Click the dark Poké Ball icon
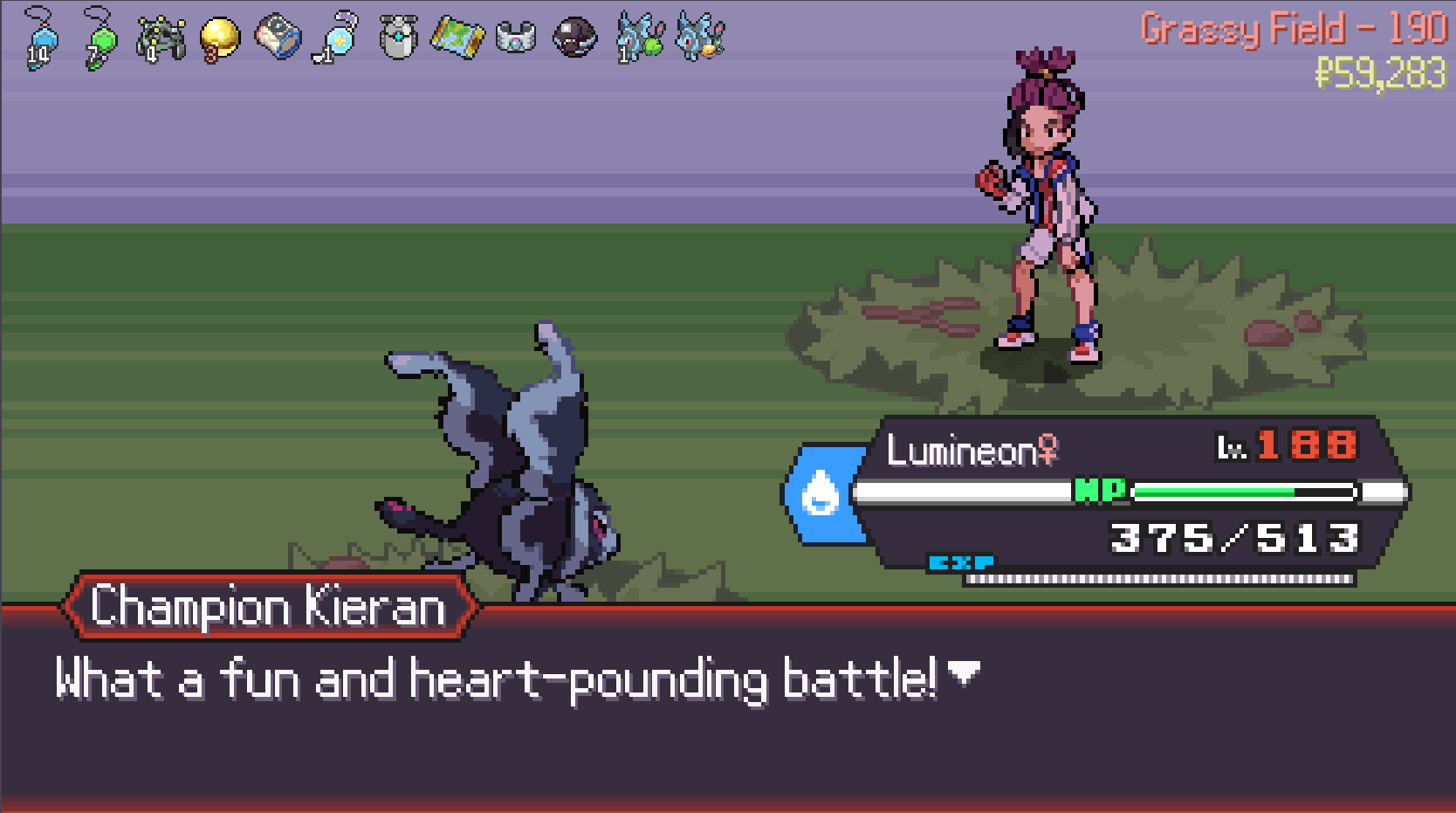Screen dimensions: 1456x813 coord(575,38)
